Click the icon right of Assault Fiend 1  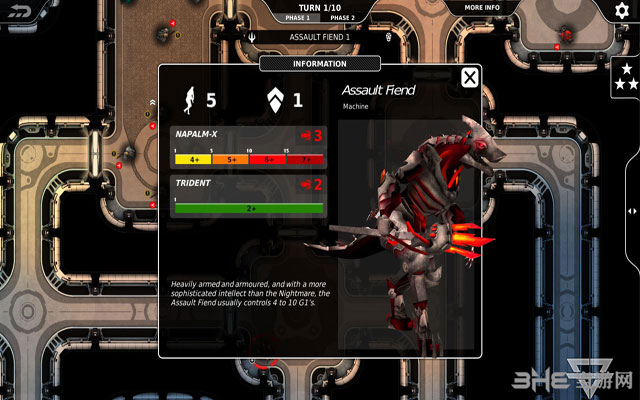click(388, 38)
